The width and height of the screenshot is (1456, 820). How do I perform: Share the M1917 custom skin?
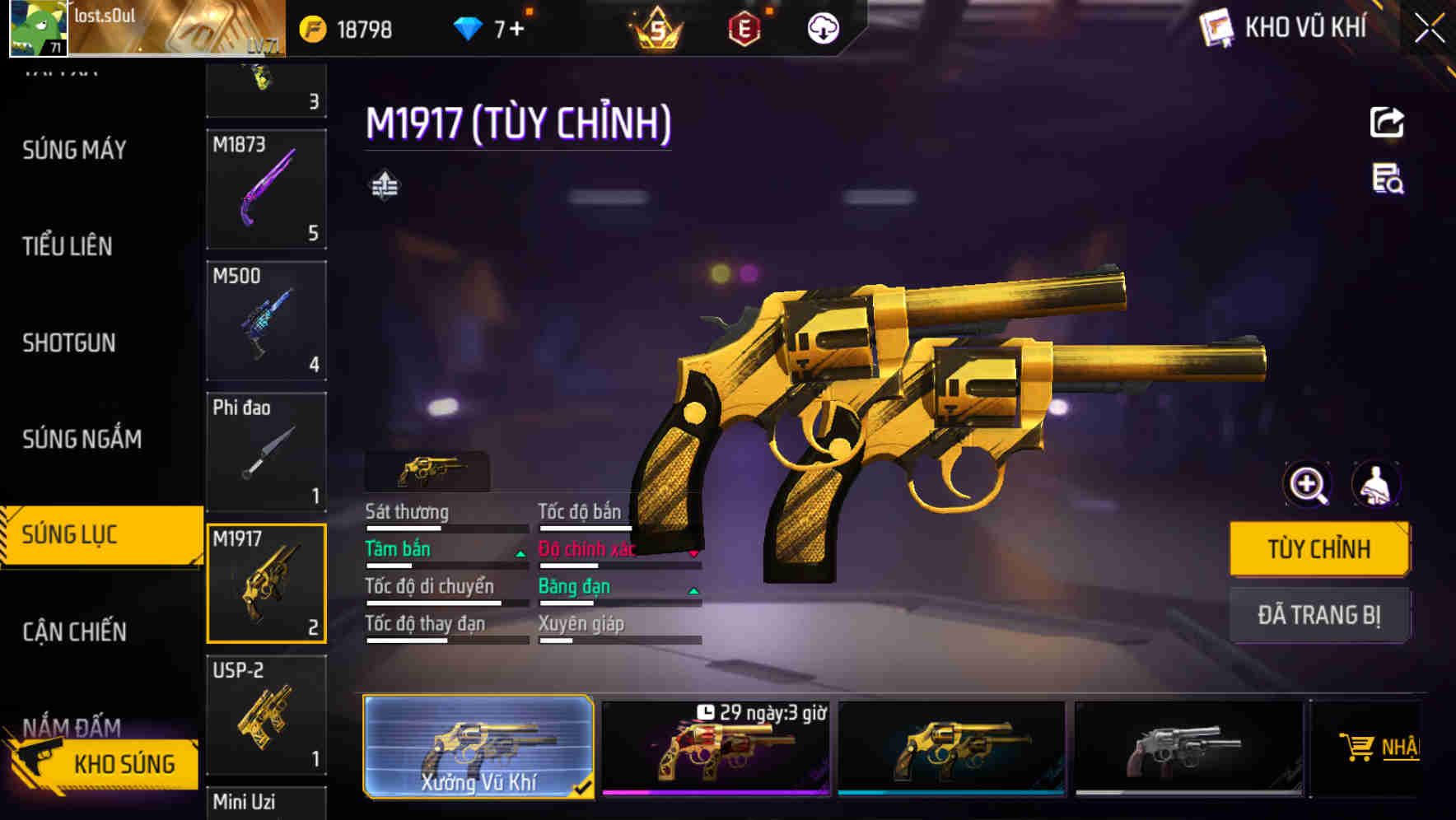click(1387, 122)
